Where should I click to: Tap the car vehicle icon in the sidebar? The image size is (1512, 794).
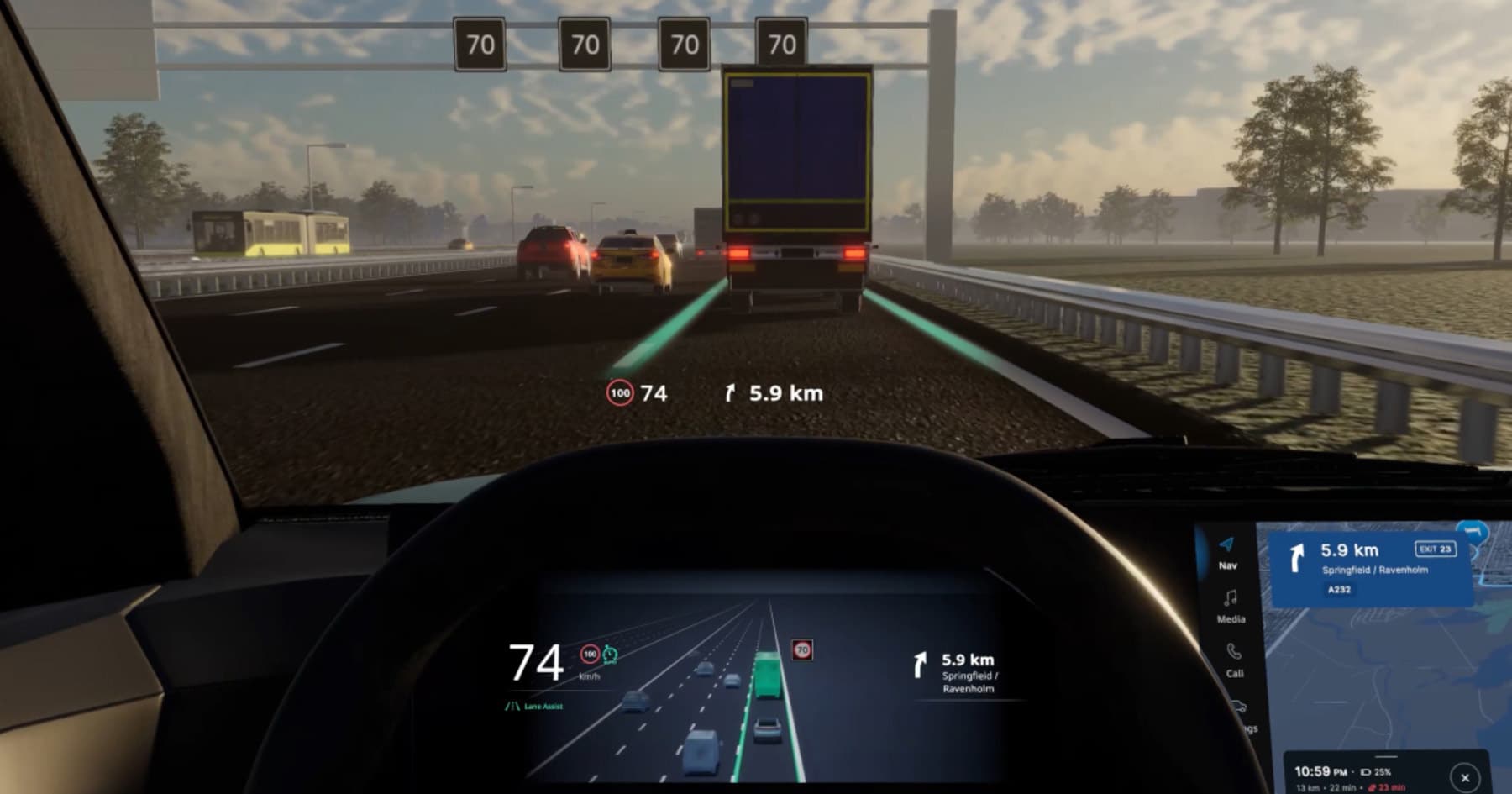[1241, 707]
